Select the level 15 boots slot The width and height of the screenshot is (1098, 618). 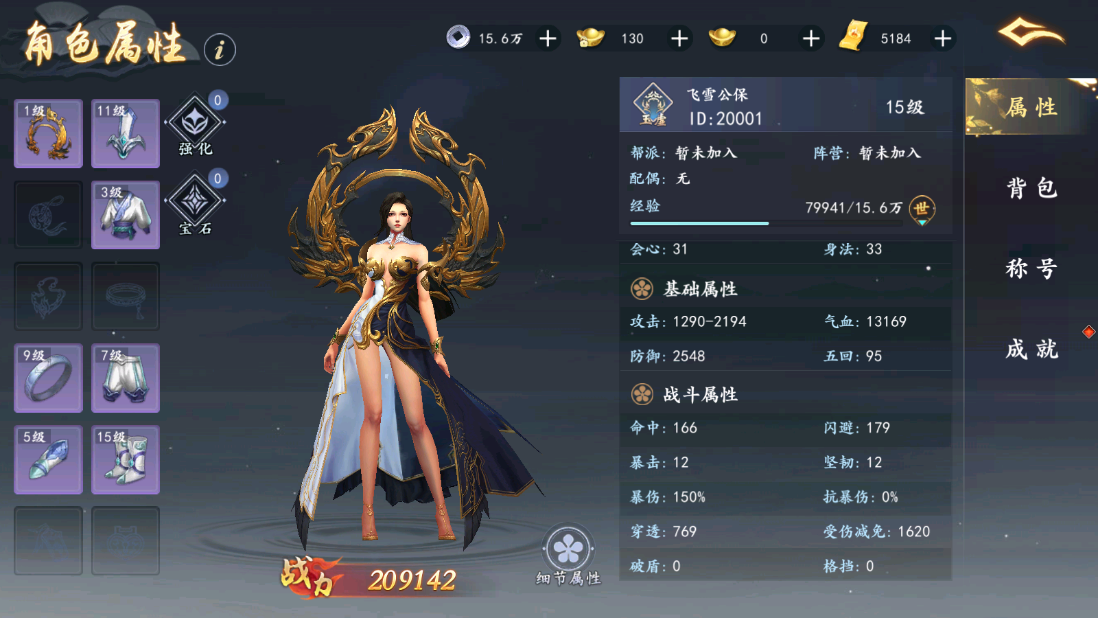coord(126,460)
